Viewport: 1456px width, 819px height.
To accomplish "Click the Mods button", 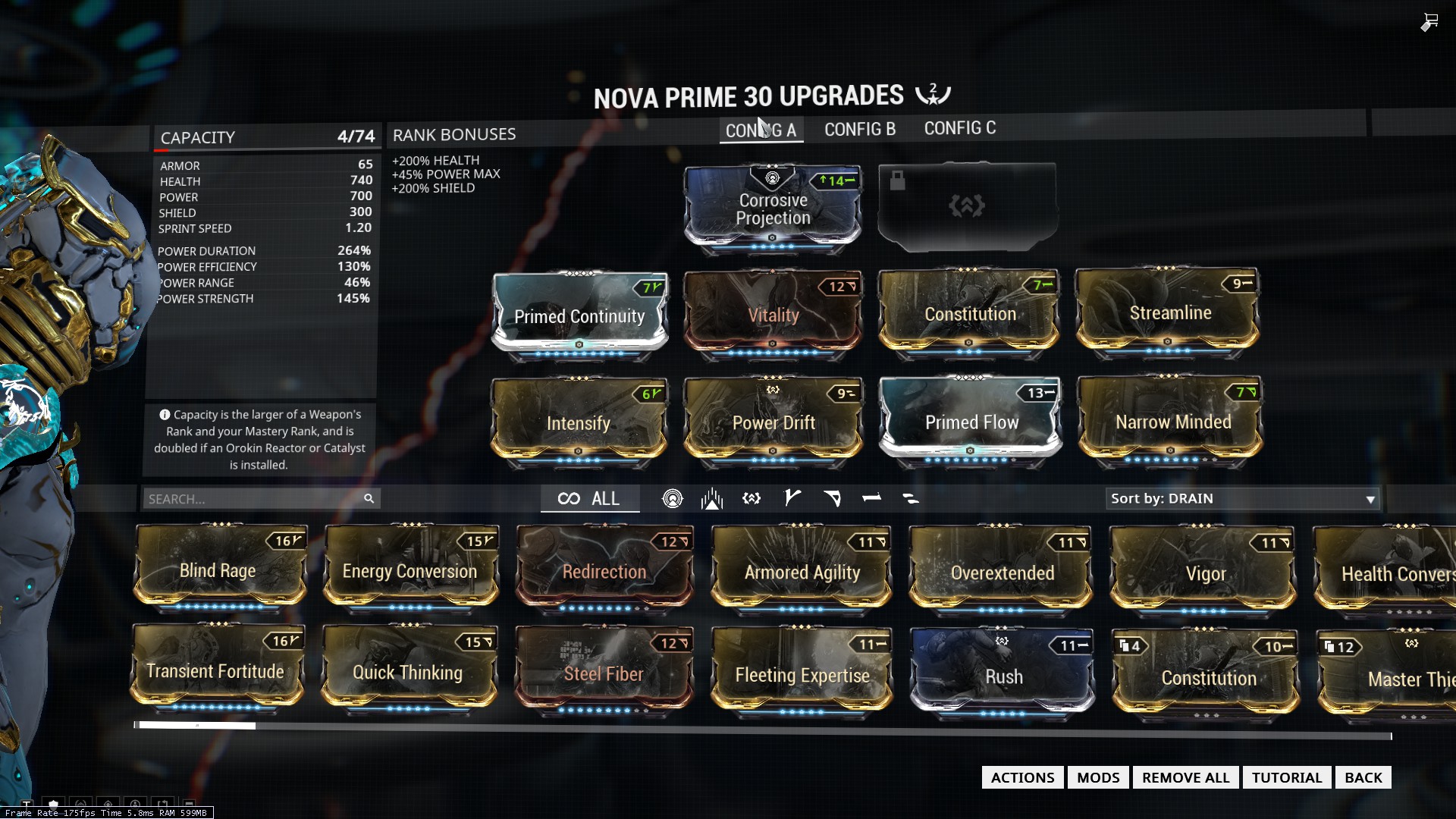I will point(1097,777).
